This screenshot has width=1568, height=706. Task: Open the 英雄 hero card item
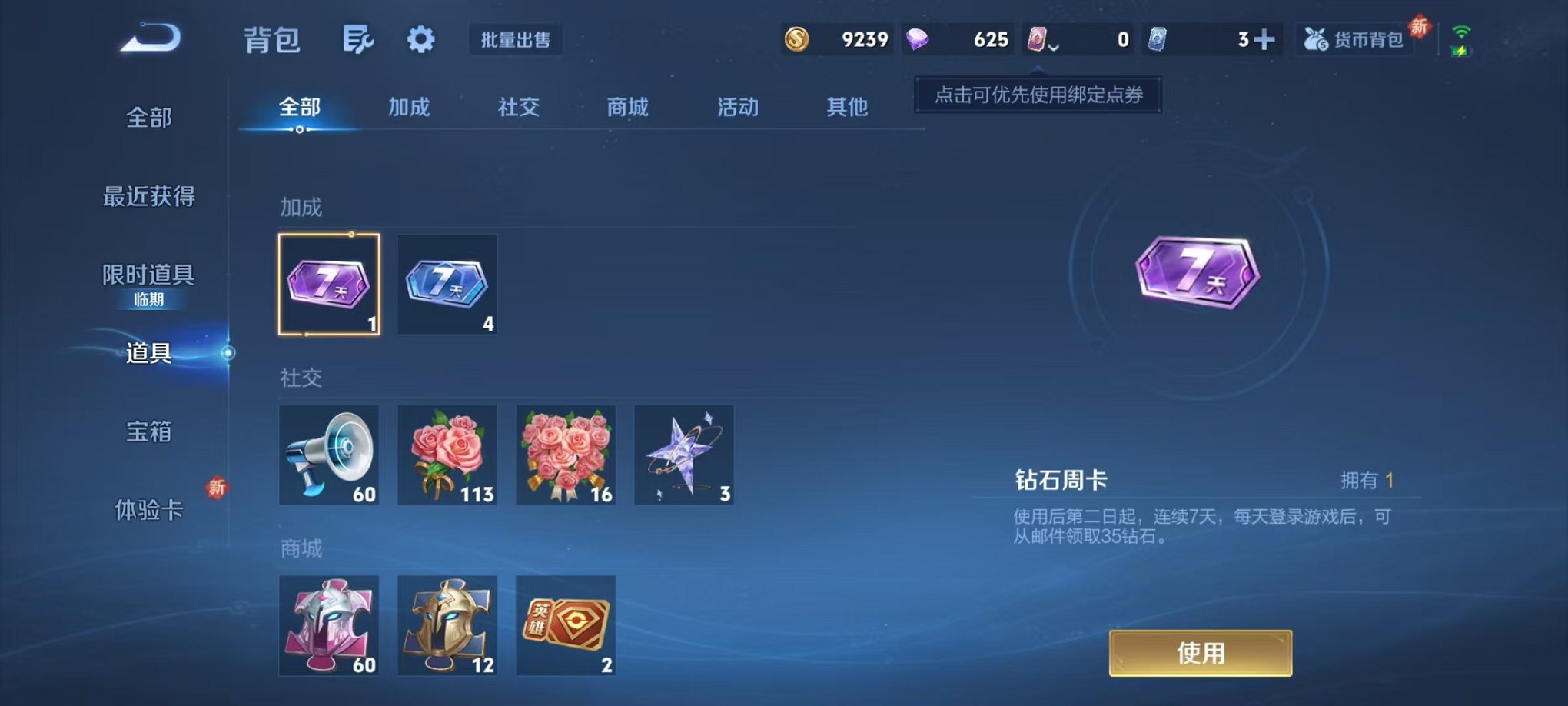tap(564, 625)
